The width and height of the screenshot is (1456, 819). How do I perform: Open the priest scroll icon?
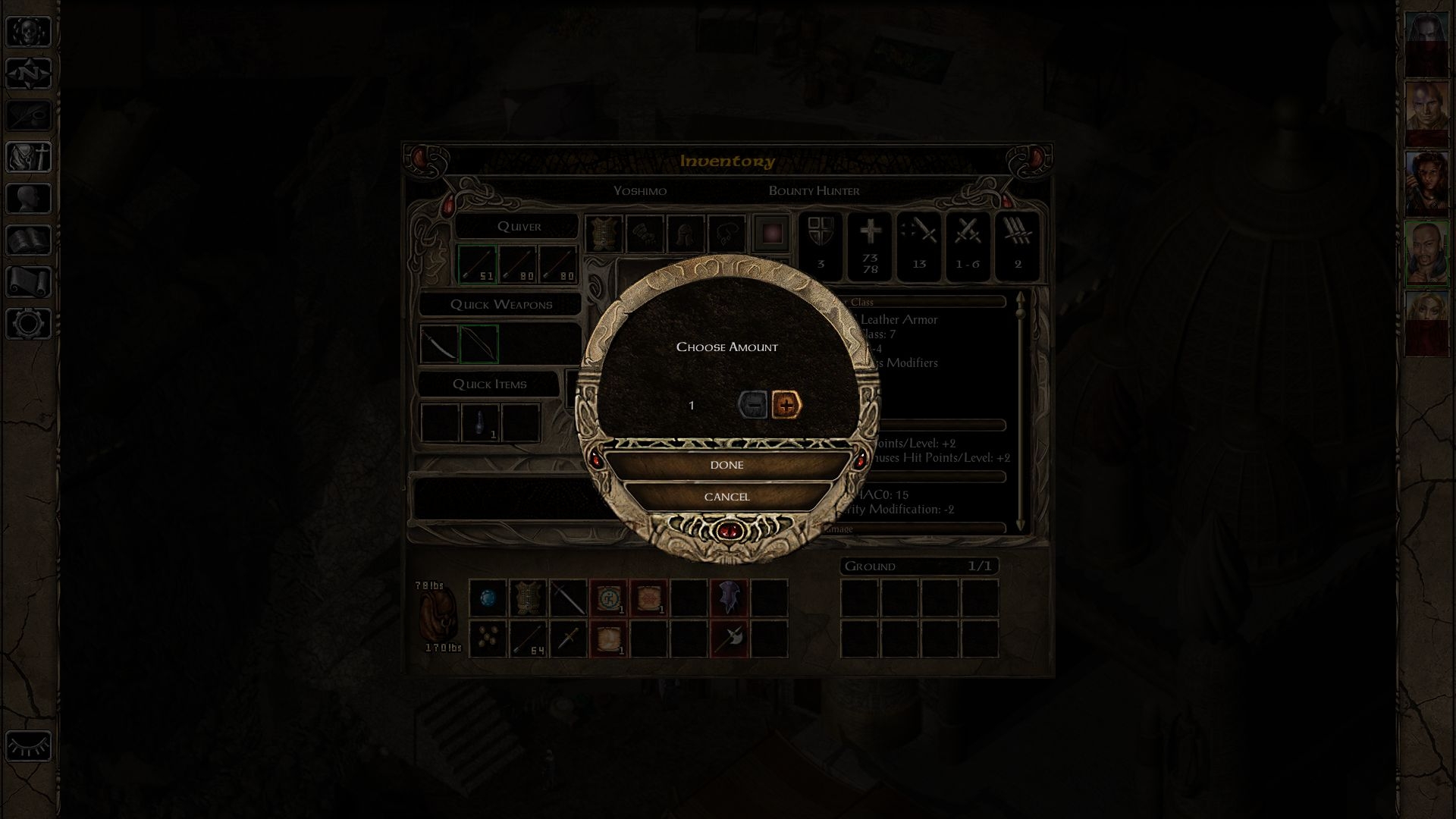point(29,282)
